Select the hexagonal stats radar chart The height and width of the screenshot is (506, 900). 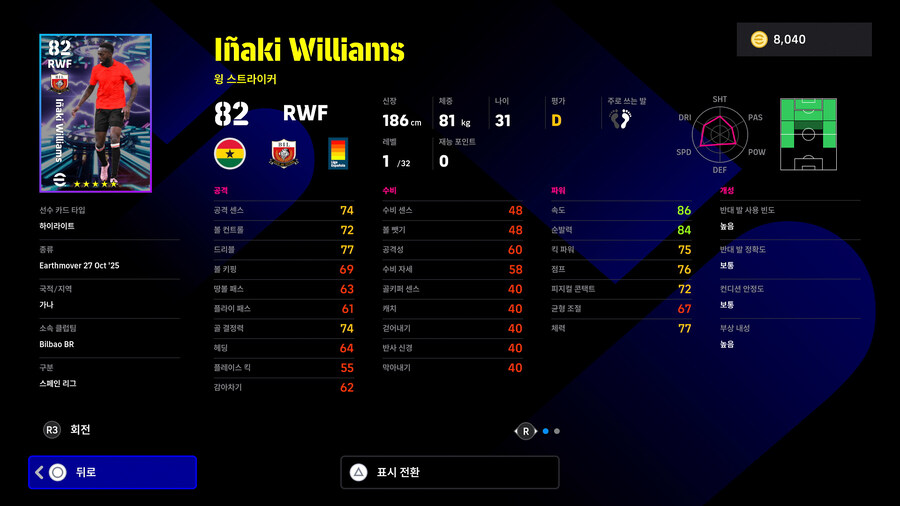719,136
